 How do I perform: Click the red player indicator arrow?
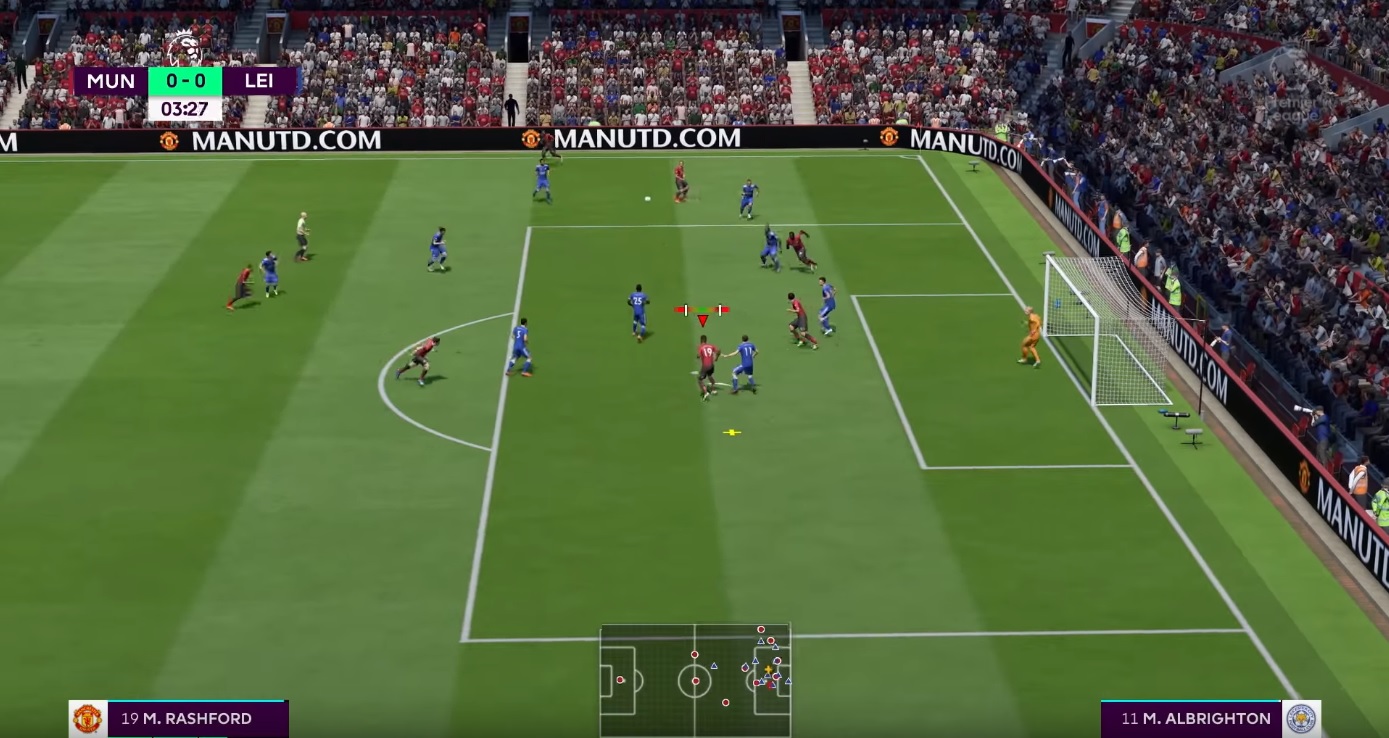(702, 322)
